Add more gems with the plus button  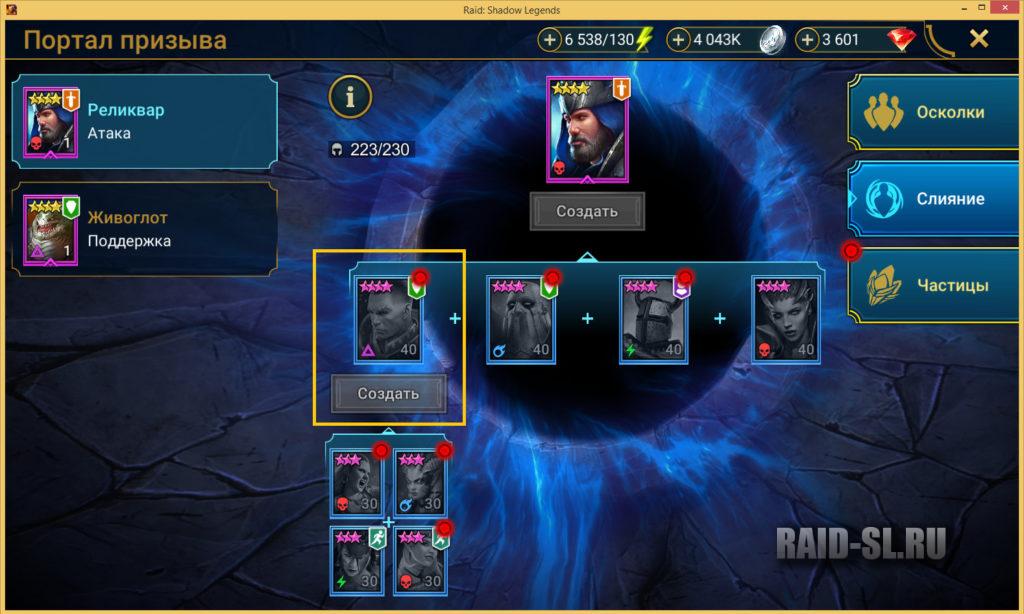[x=808, y=40]
